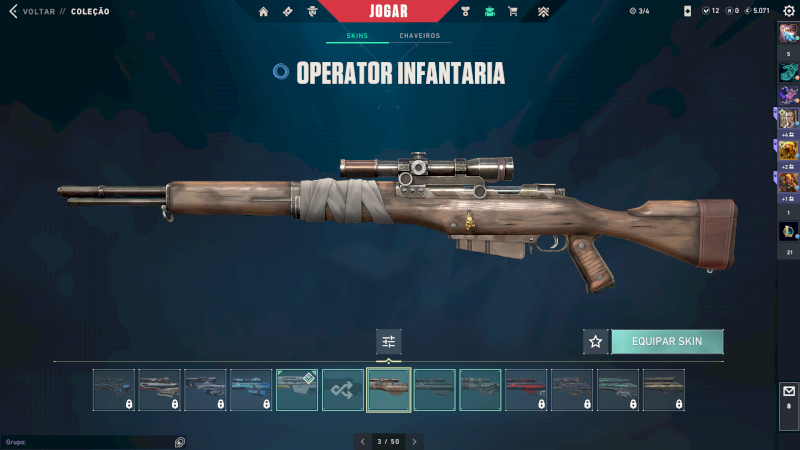Switch to the Skins tab

[x=357, y=36]
